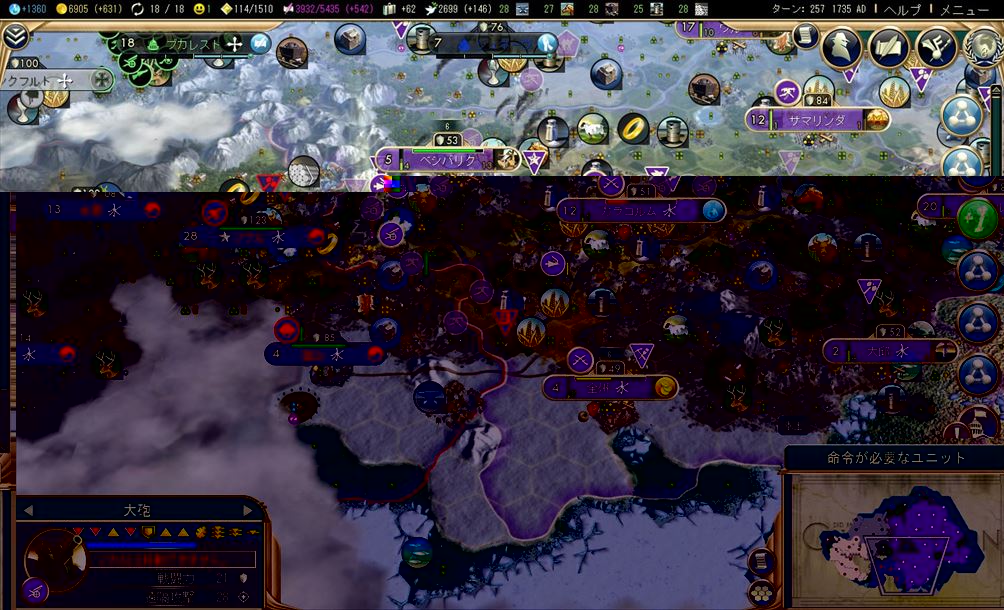Open the サマリンダ city banner

pos(817,120)
